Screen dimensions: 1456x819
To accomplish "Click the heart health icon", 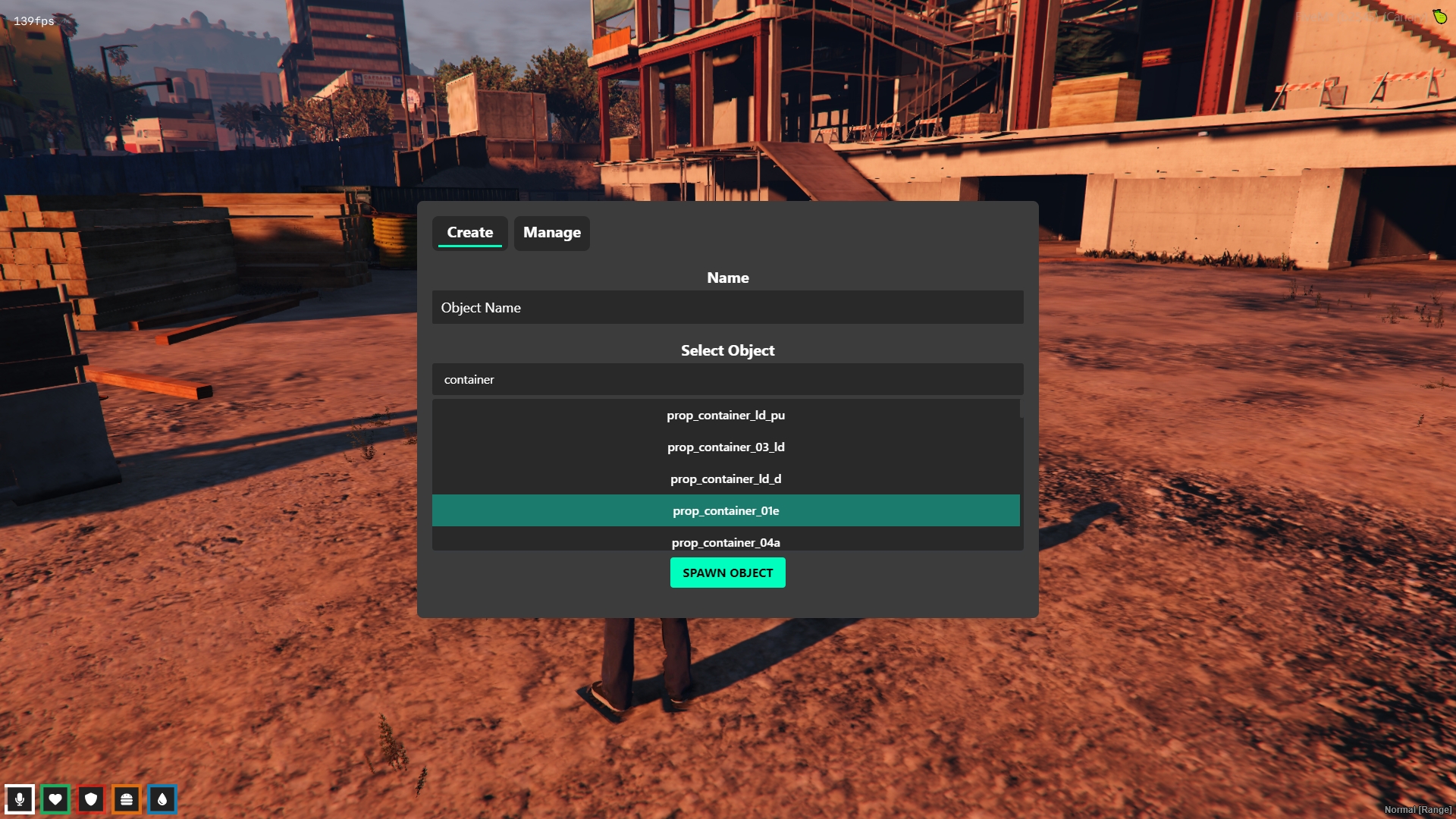I will point(55,799).
